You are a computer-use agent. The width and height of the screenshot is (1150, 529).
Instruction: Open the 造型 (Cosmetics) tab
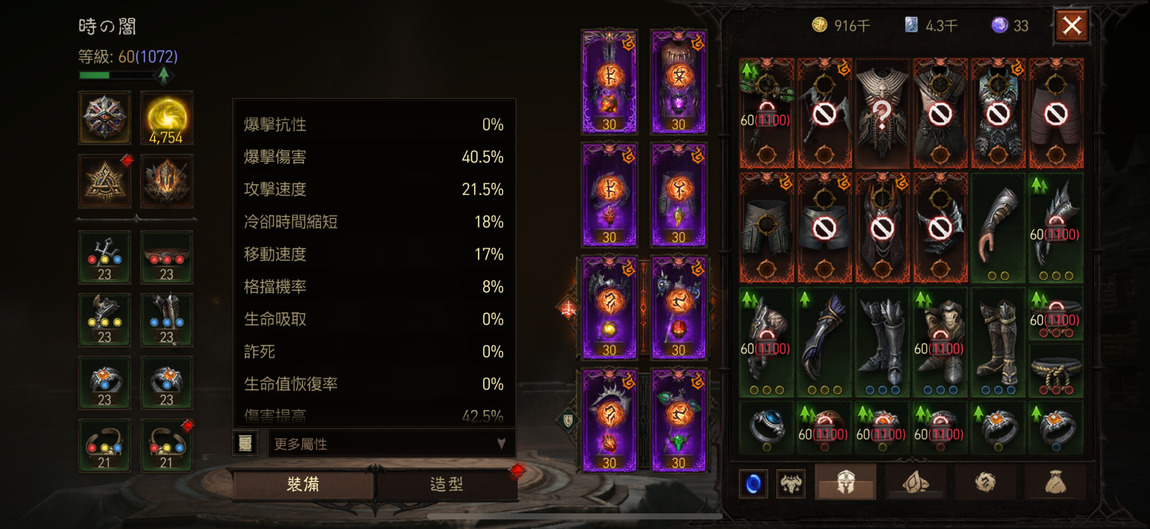(445, 485)
